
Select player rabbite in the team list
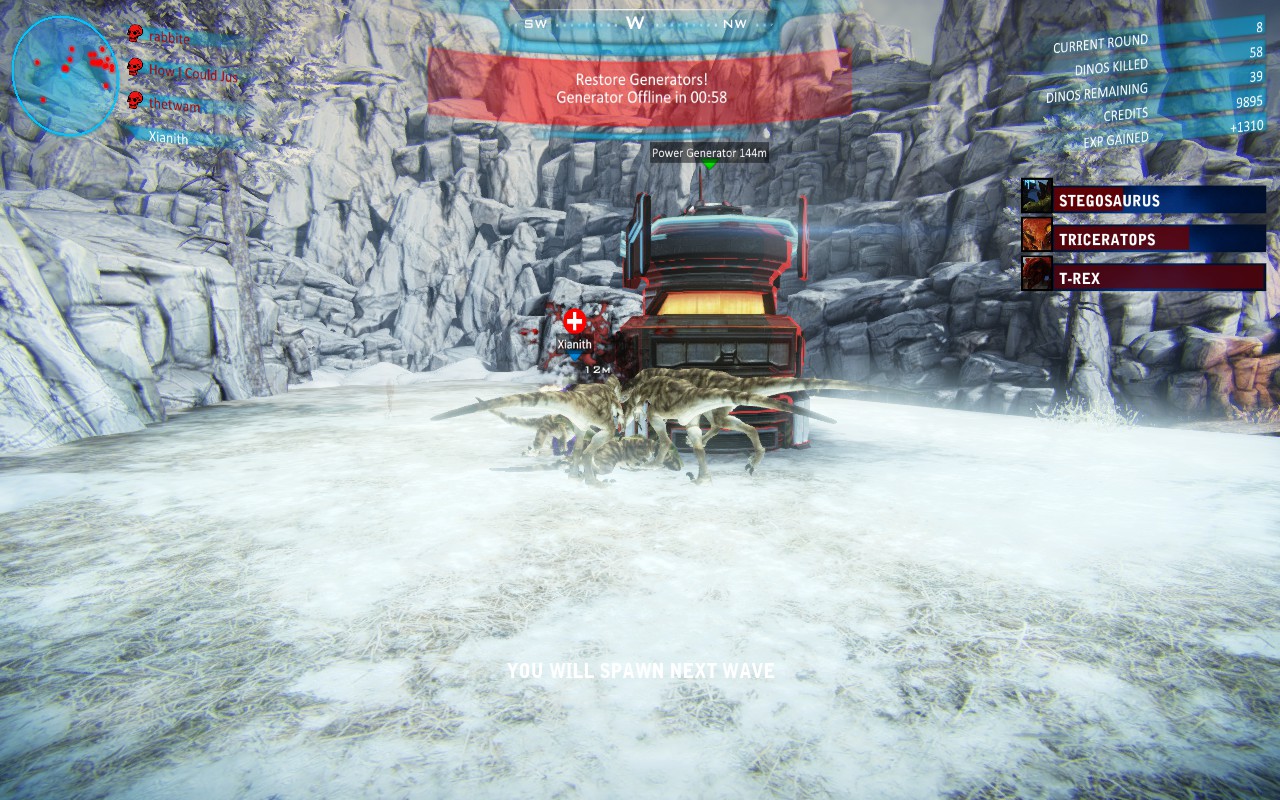point(175,36)
